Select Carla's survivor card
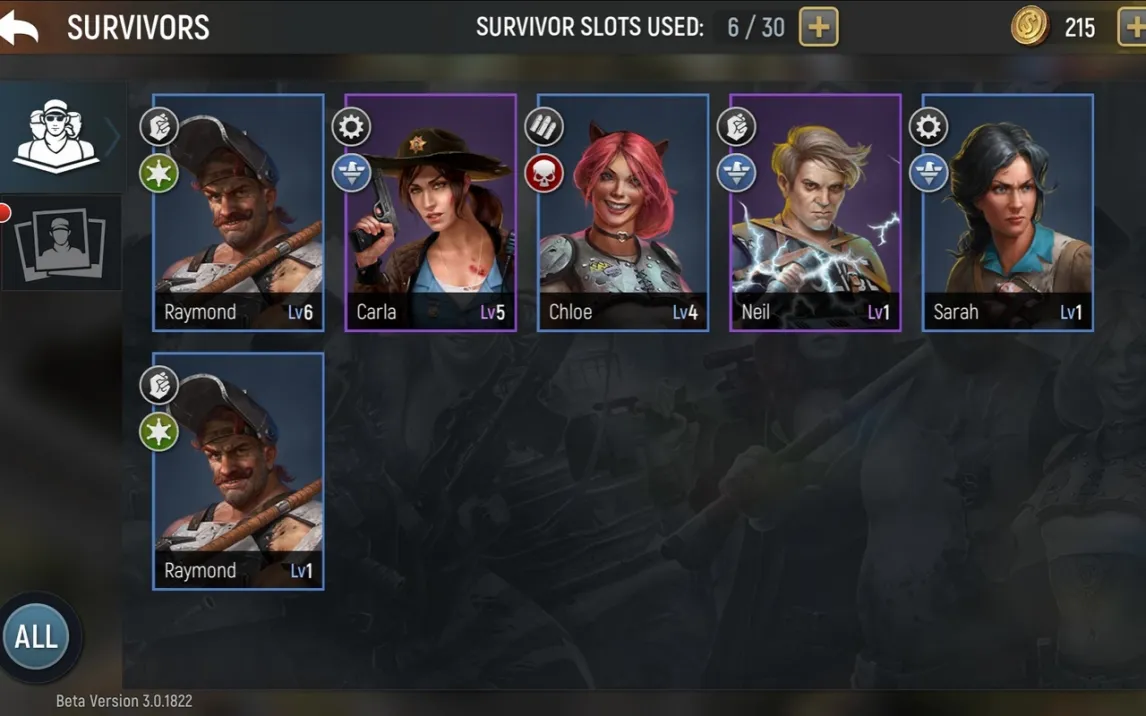The height and width of the screenshot is (716, 1146). [430, 213]
